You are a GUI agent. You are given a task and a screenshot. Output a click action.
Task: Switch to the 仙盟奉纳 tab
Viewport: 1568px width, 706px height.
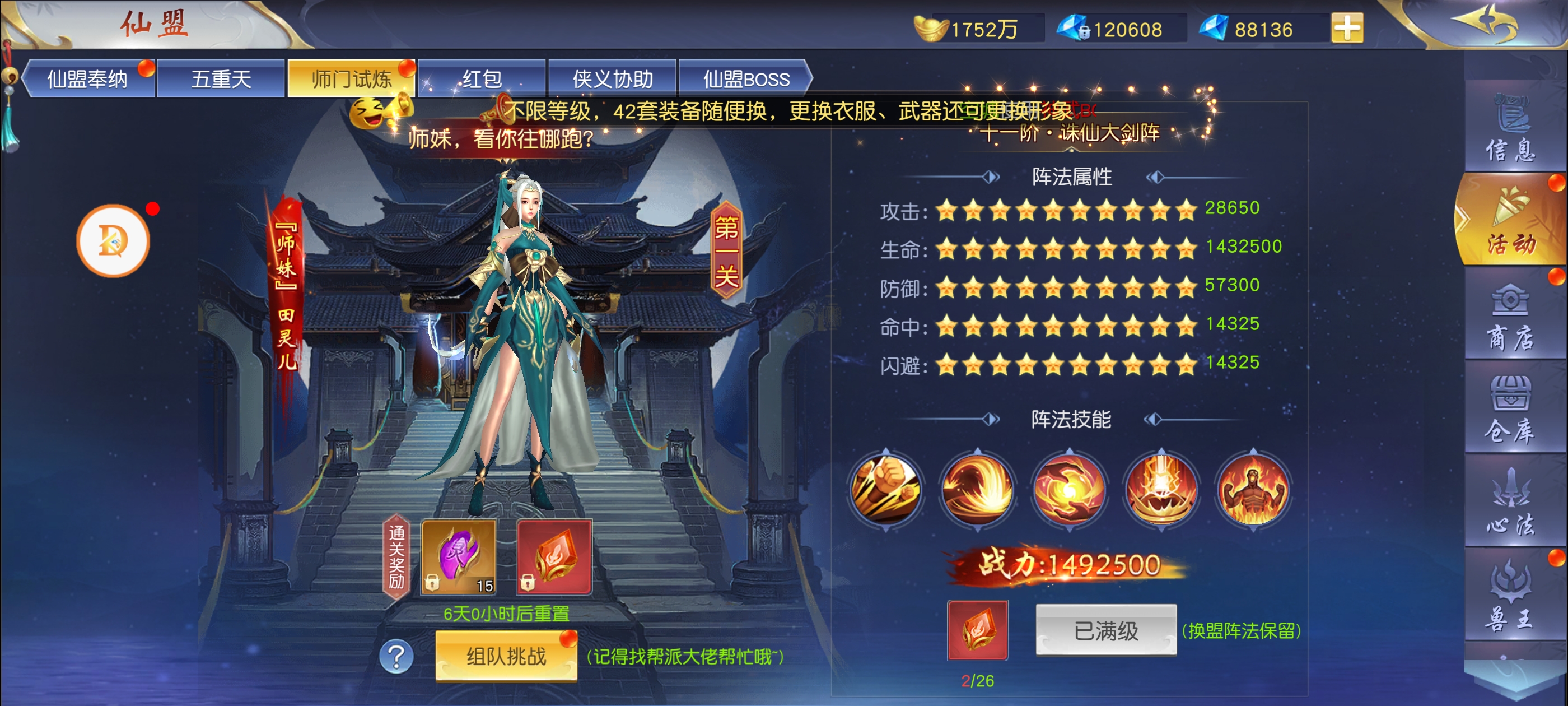[88, 78]
